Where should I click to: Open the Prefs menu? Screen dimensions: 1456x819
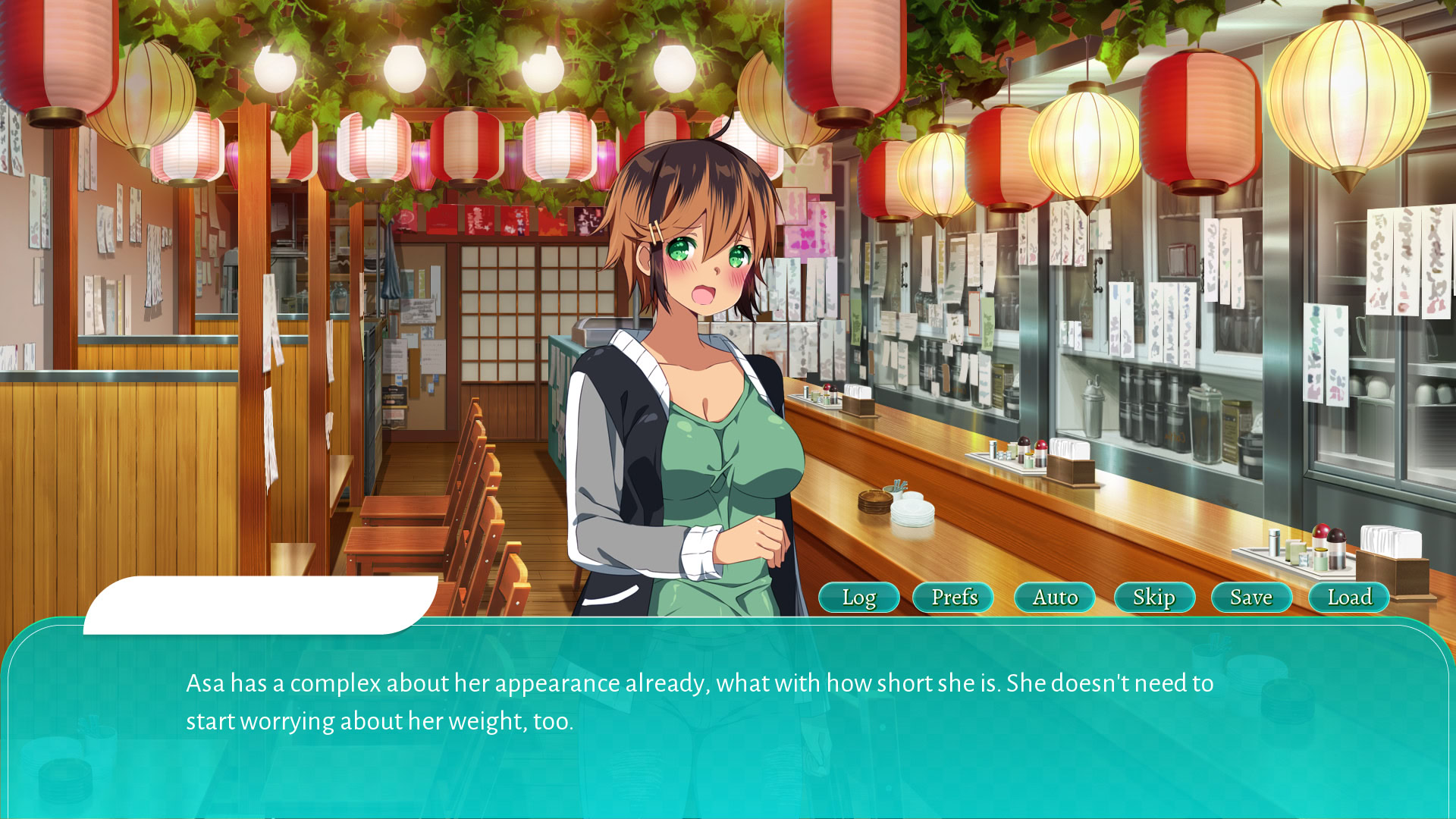953,598
